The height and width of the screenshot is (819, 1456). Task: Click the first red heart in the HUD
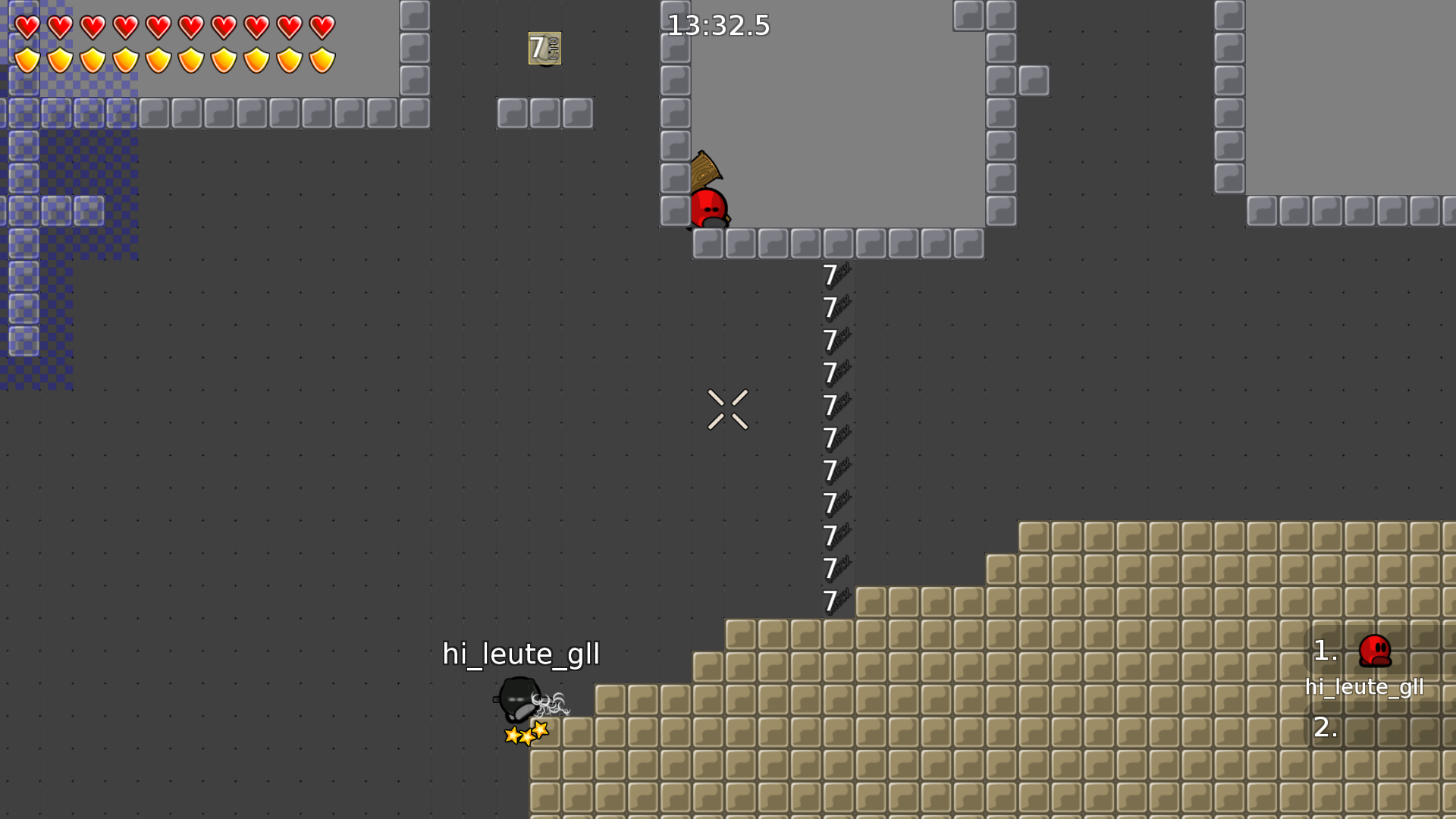tap(25, 27)
